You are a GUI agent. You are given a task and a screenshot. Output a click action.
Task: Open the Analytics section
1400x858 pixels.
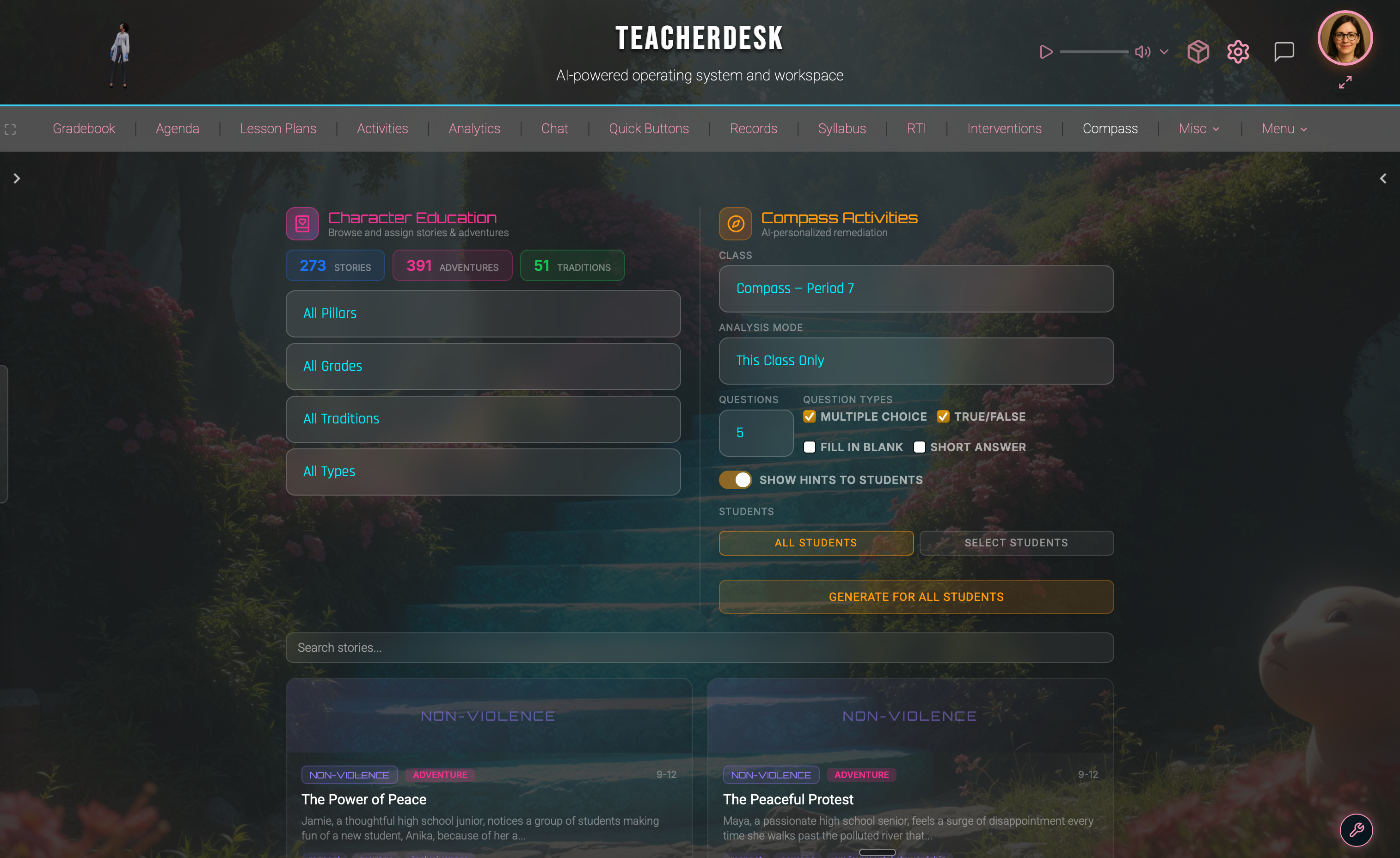[x=474, y=129]
